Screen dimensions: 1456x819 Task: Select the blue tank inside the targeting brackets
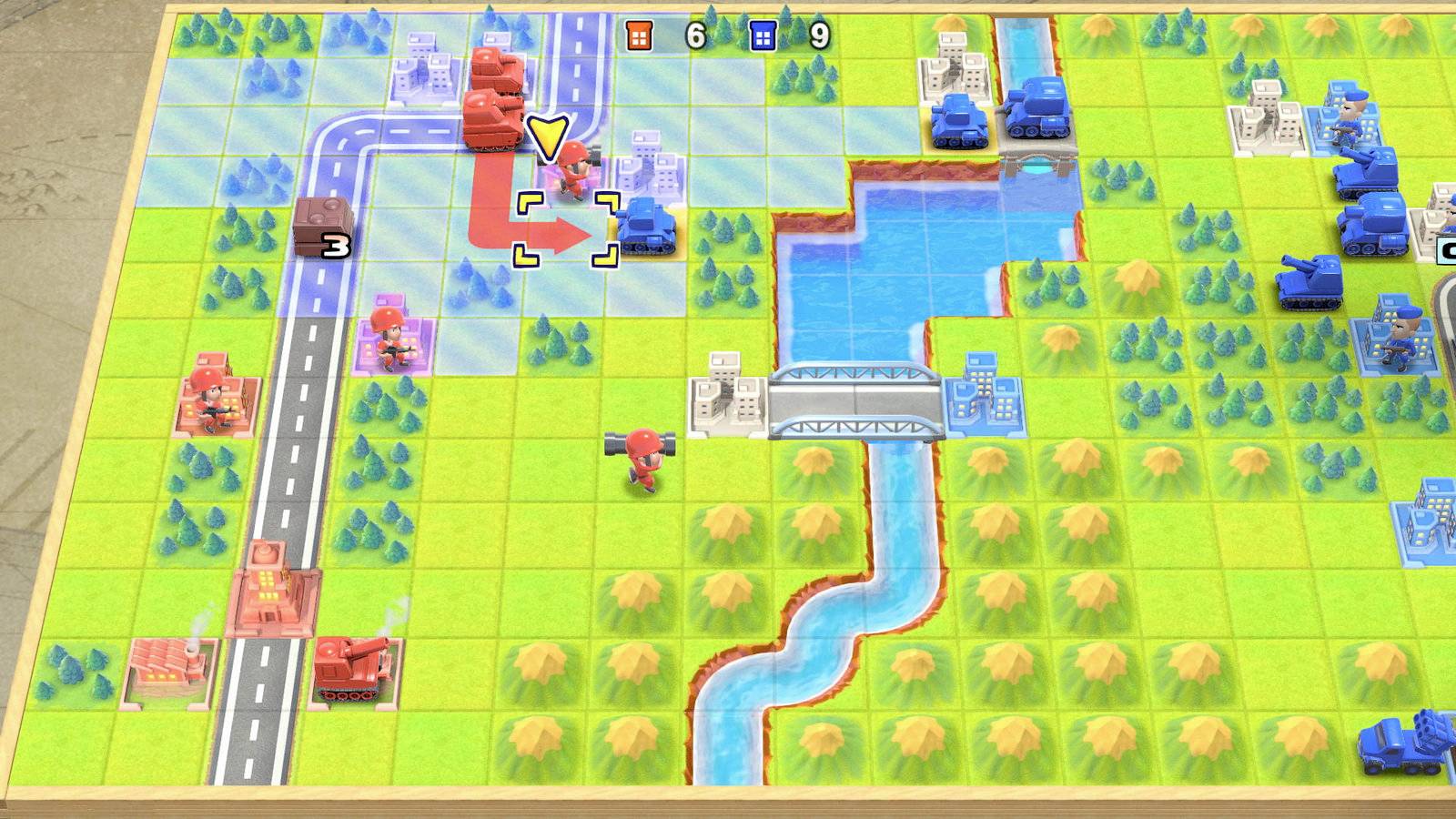(x=646, y=227)
